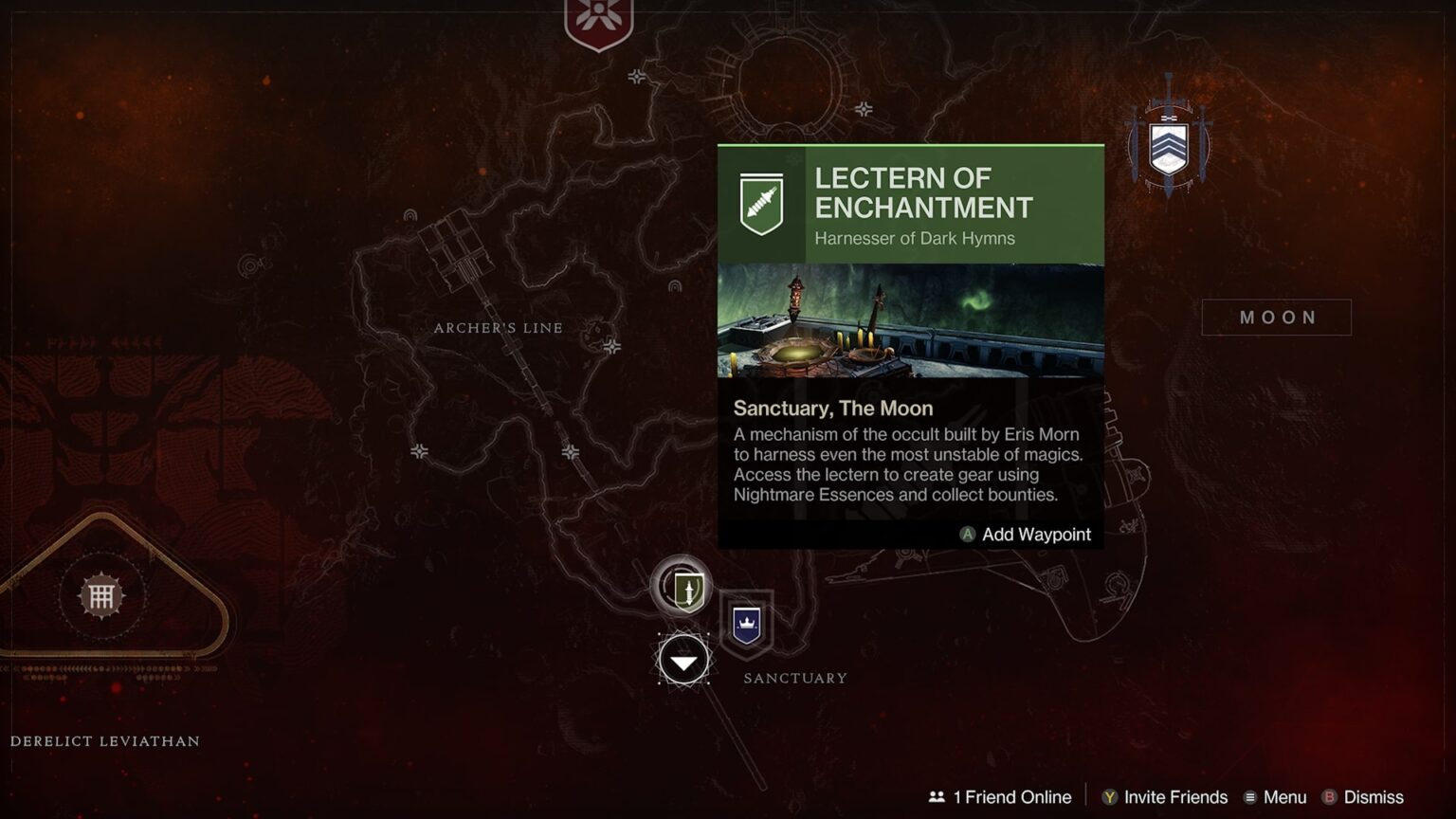
Task: Open the Menu option in footer
Action: coord(1275,797)
